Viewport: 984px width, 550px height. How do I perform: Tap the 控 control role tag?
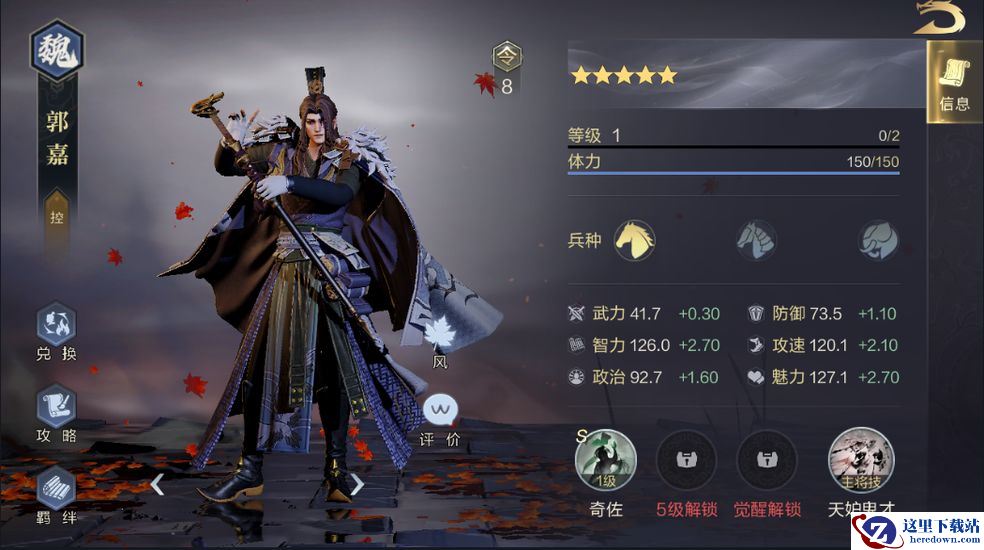tap(57, 216)
